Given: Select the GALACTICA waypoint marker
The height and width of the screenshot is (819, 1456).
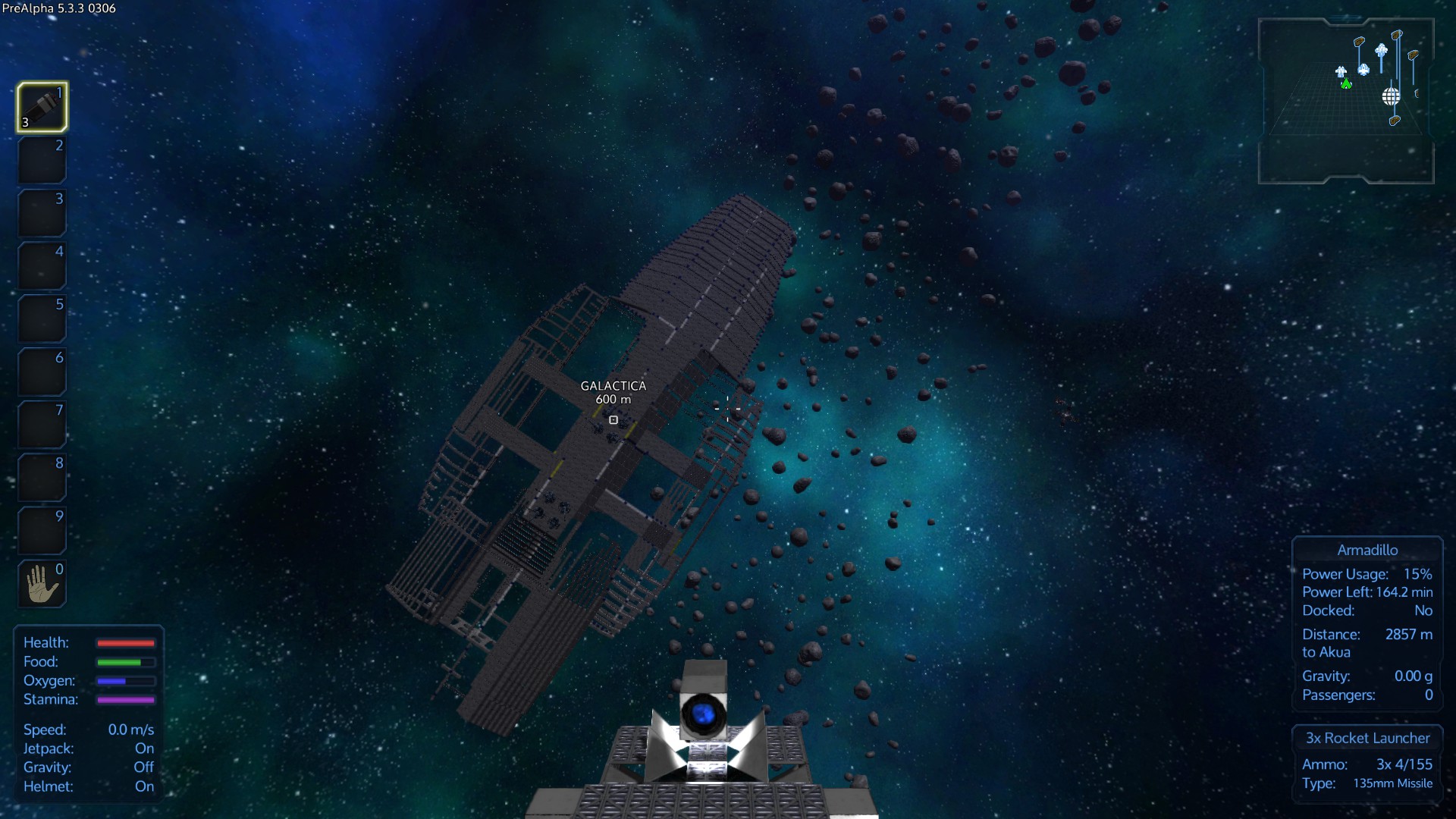Looking at the screenshot, I should (613, 419).
